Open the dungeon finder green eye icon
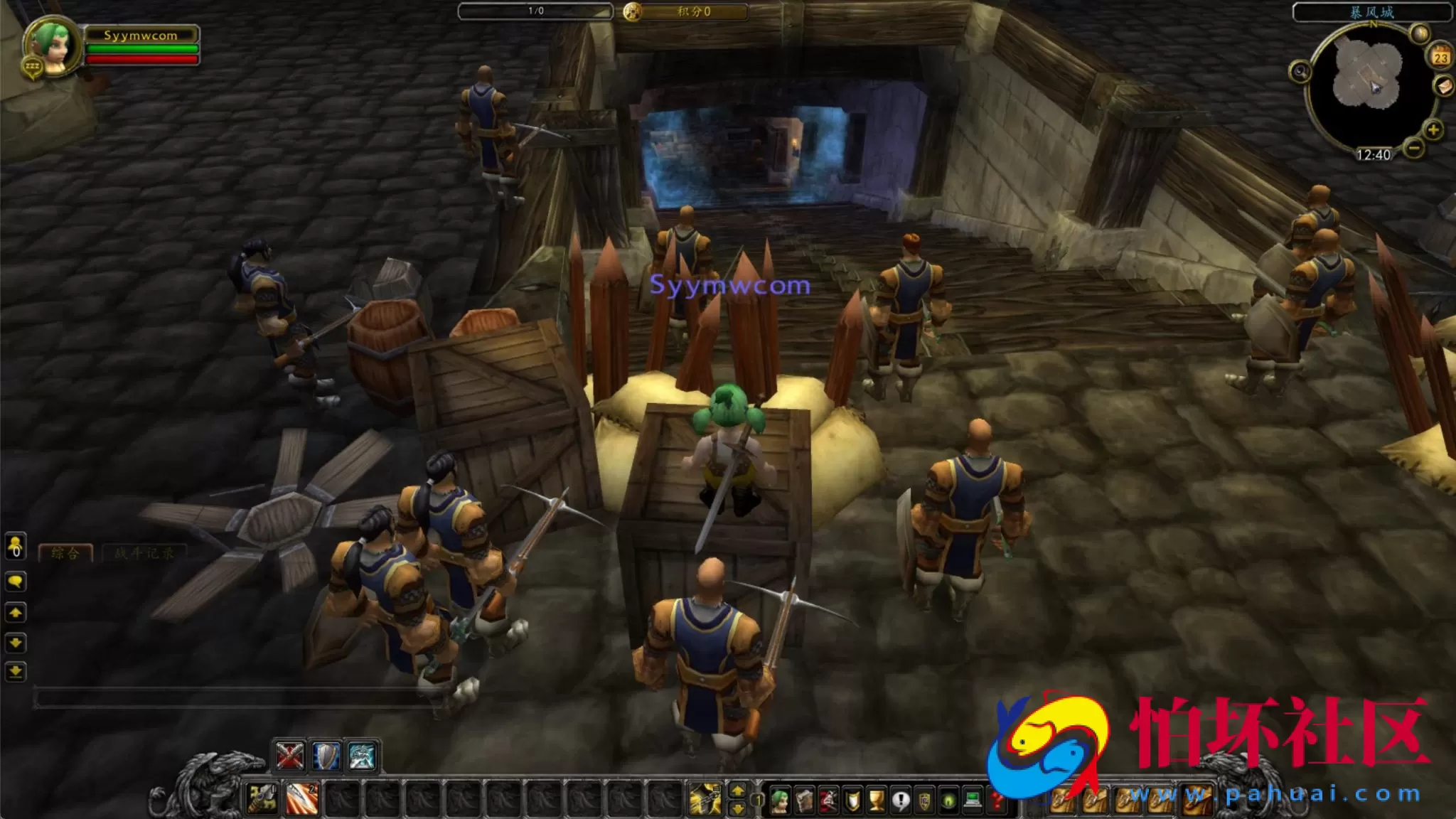Screen dimensions: 1456x819 pos(950,801)
